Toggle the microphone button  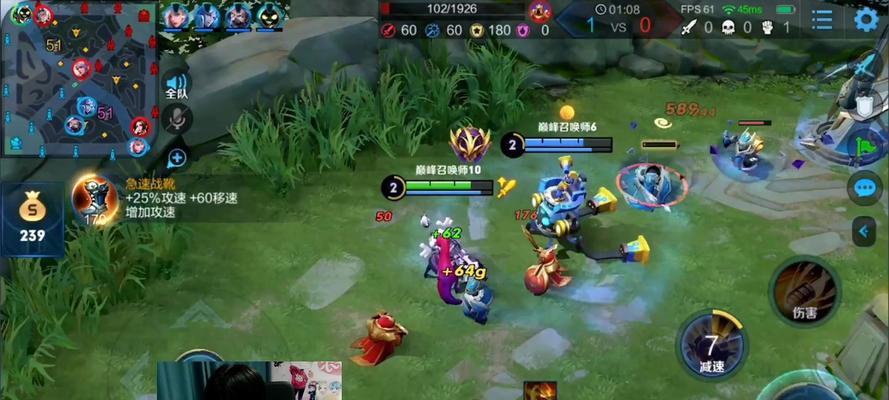(x=177, y=120)
